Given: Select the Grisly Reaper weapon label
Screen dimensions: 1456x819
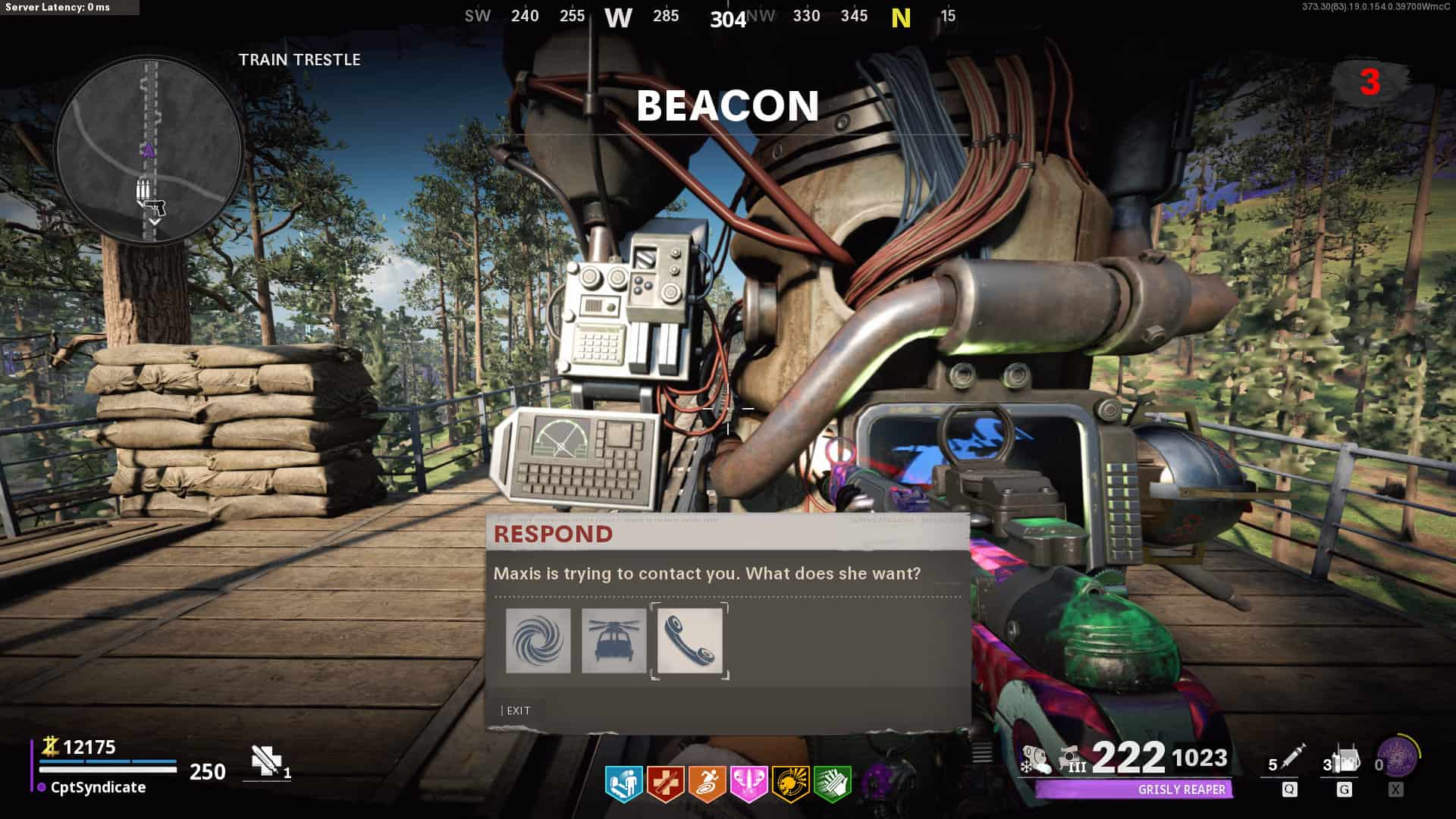Looking at the screenshot, I should tap(1181, 789).
